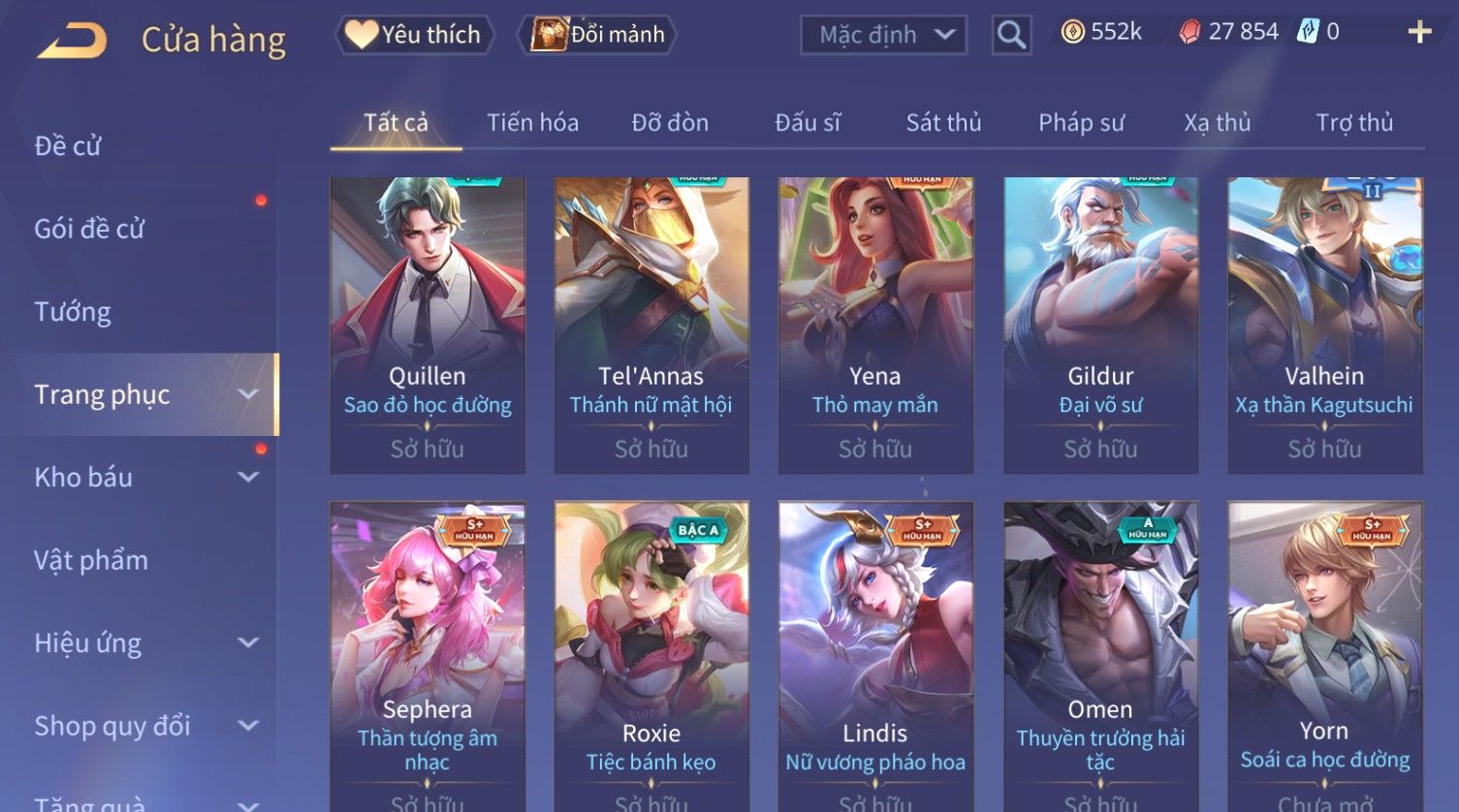This screenshot has width=1459, height=812.
Task: Switch to the Tiến hóa tab
Action: (532, 123)
